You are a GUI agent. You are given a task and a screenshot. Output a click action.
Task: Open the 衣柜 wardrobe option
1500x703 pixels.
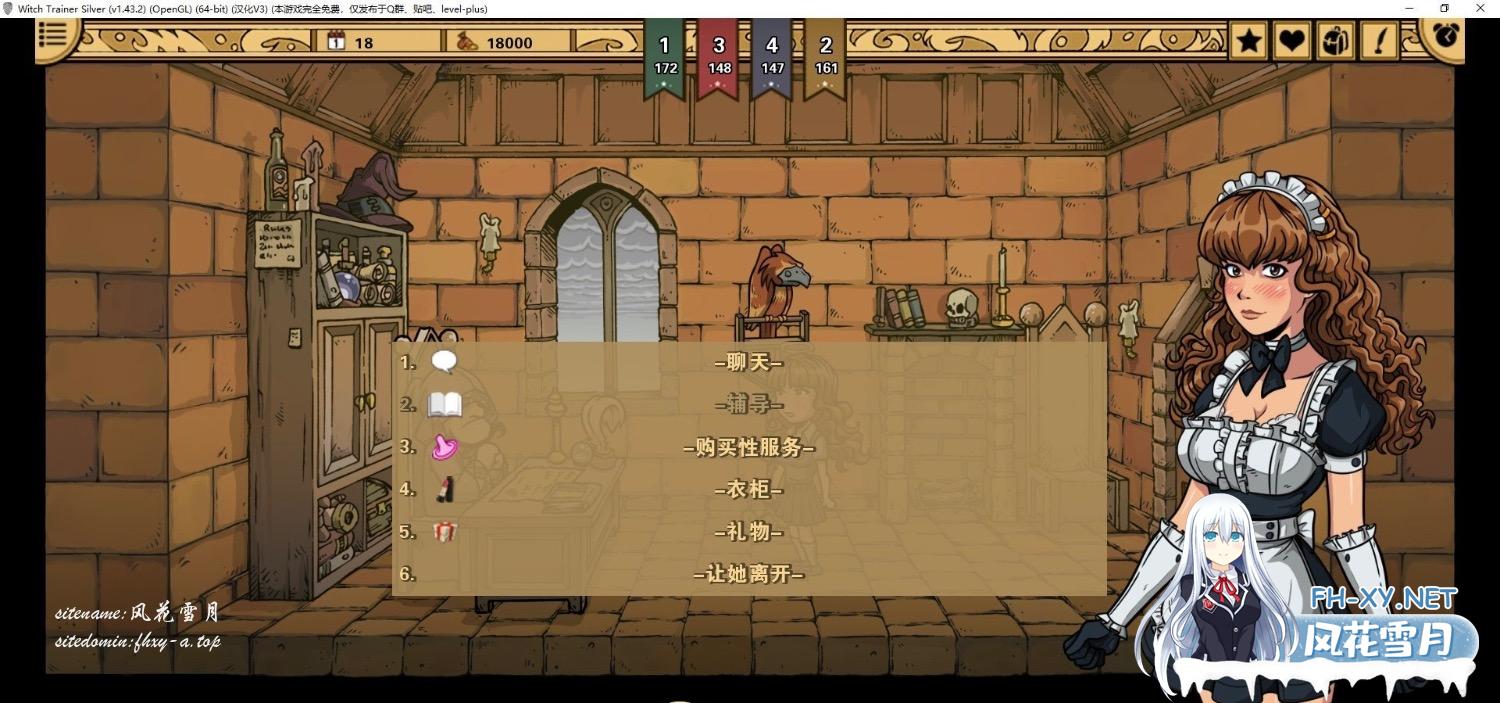pos(748,490)
